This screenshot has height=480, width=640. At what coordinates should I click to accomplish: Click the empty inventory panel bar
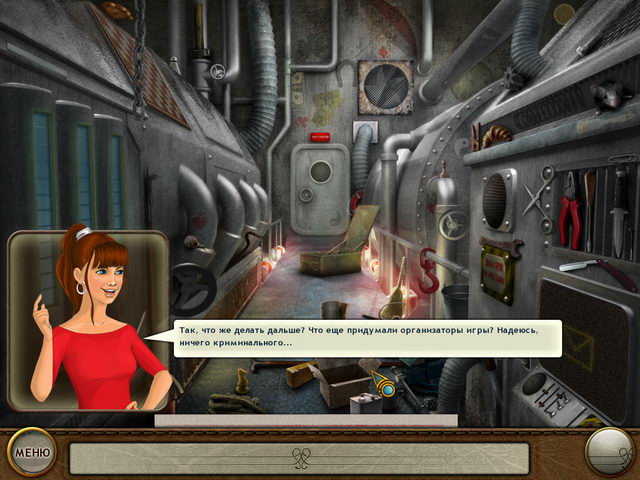click(300, 458)
